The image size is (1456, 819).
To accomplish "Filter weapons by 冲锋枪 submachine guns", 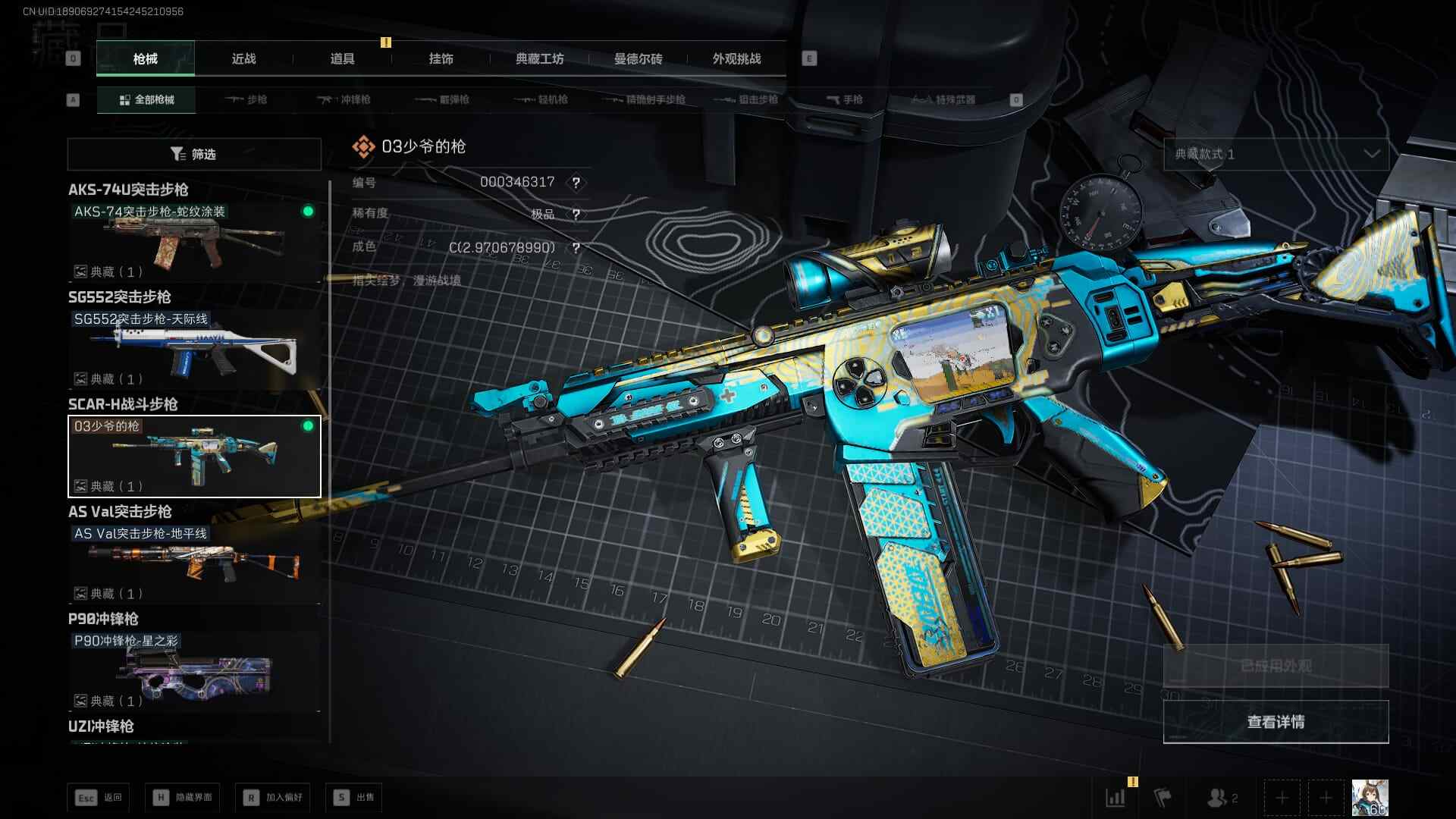I will 344,100.
